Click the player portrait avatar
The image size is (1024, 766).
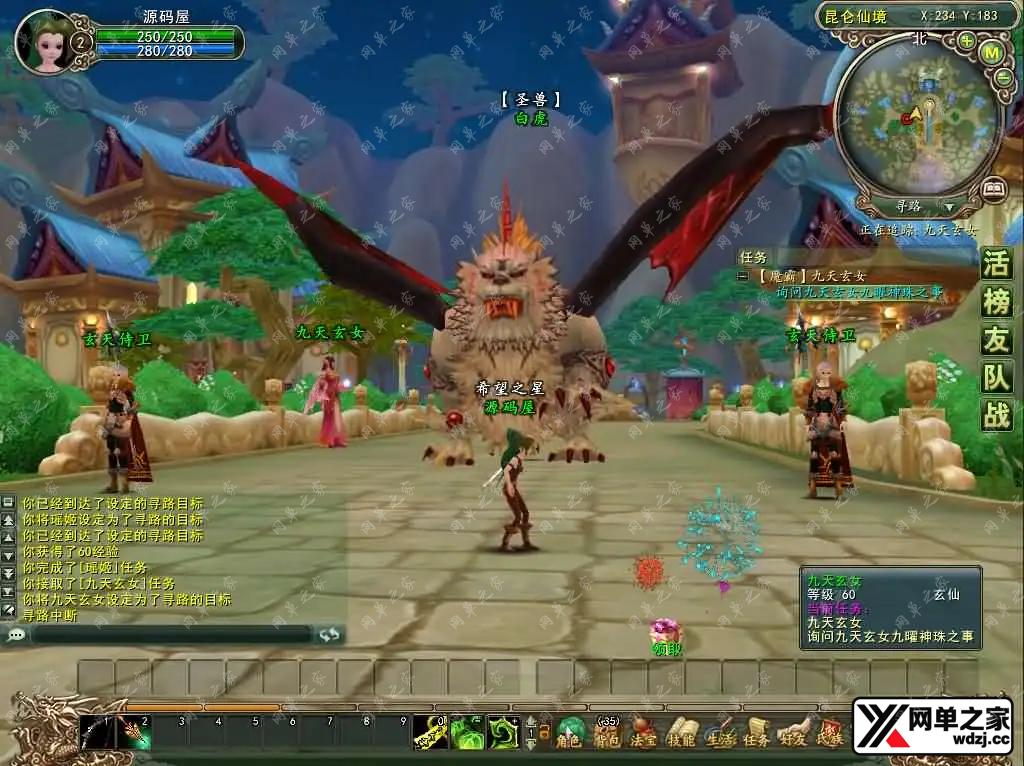44,41
